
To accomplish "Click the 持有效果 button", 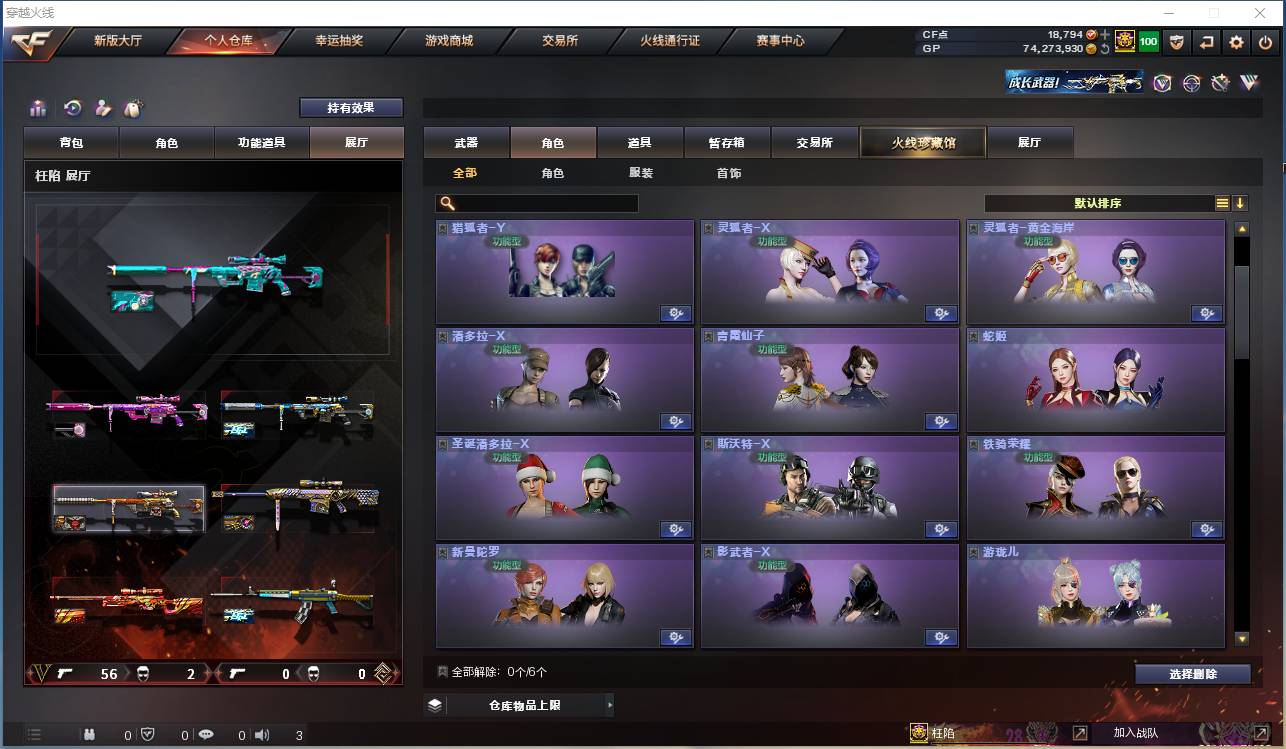I will pyautogui.click(x=351, y=107).
